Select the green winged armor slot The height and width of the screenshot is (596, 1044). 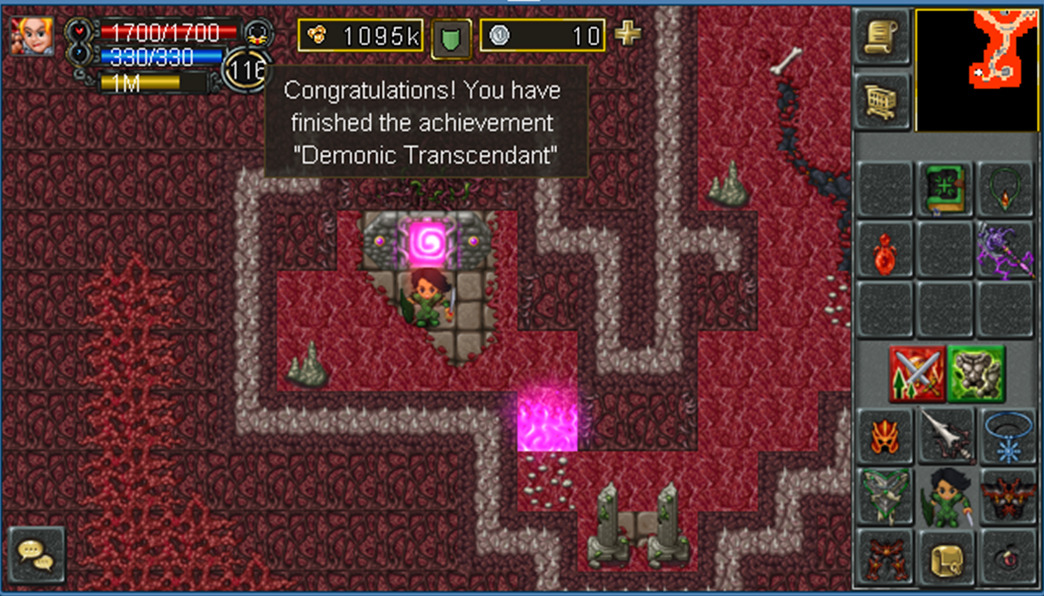(885, 496)
